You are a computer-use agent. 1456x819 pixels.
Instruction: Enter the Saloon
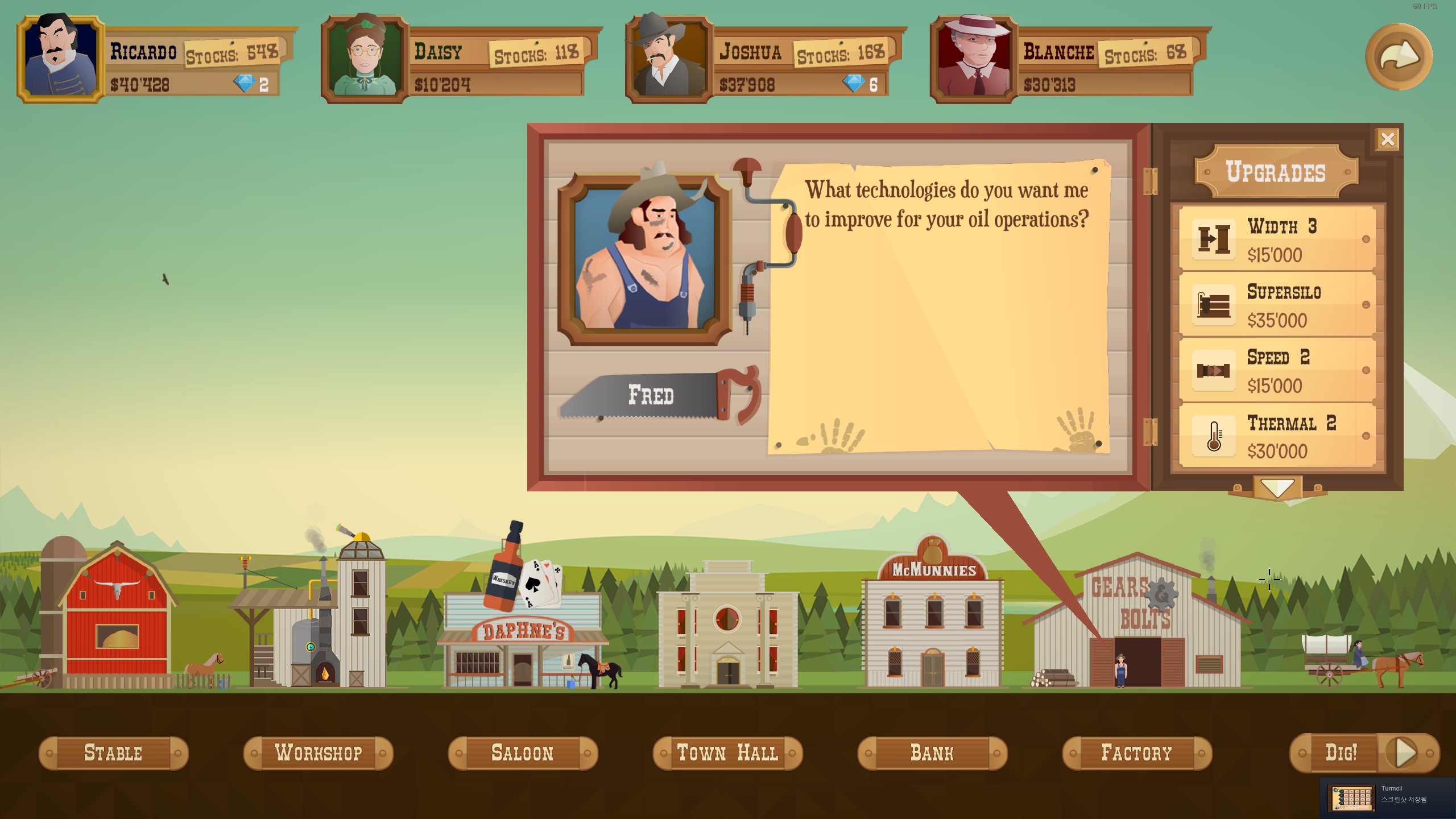pyautogui.click(x=523, y=753)
